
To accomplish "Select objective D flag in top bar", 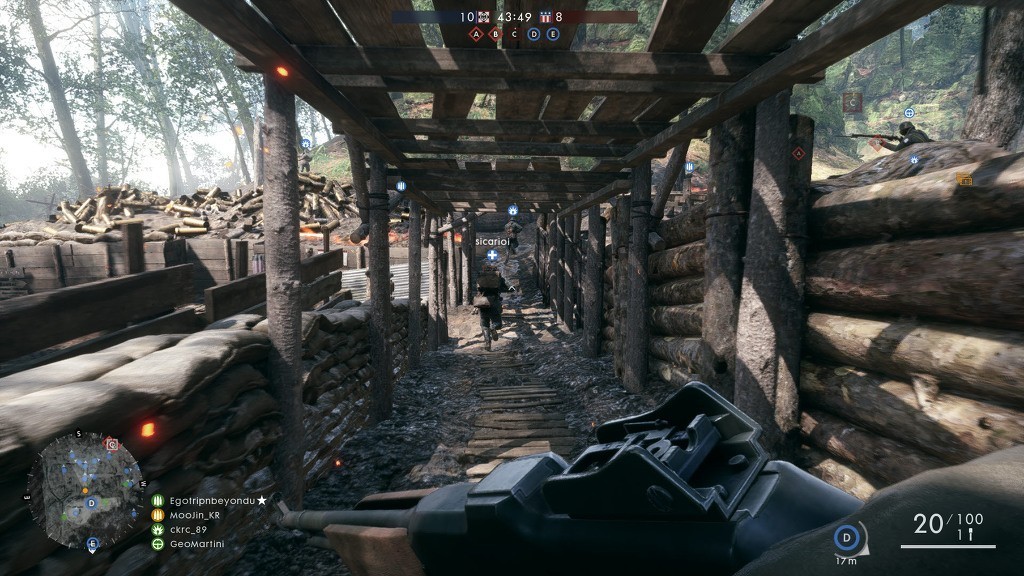I will [x=532, y=34].
